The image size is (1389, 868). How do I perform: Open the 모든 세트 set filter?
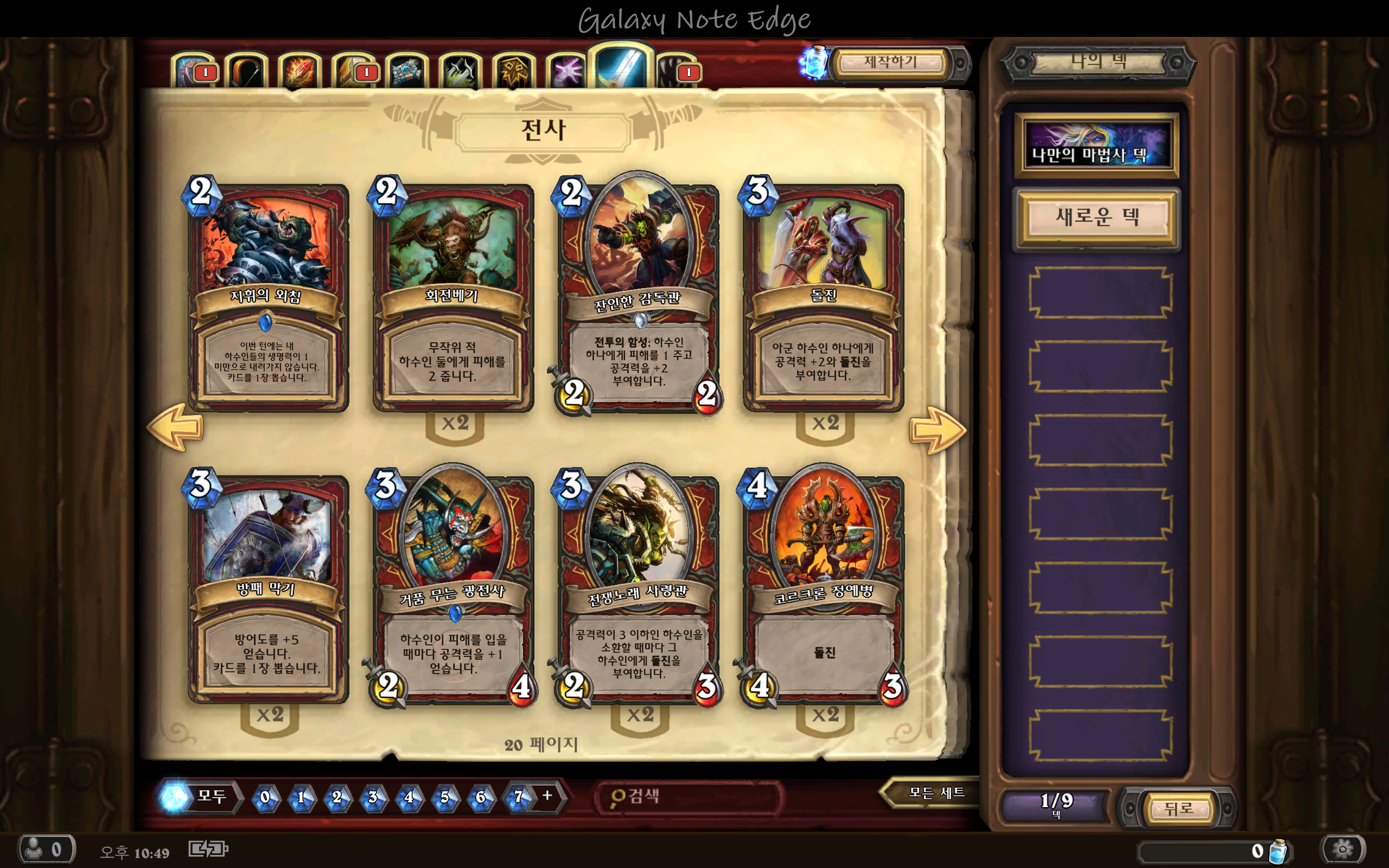pos(933,793)
